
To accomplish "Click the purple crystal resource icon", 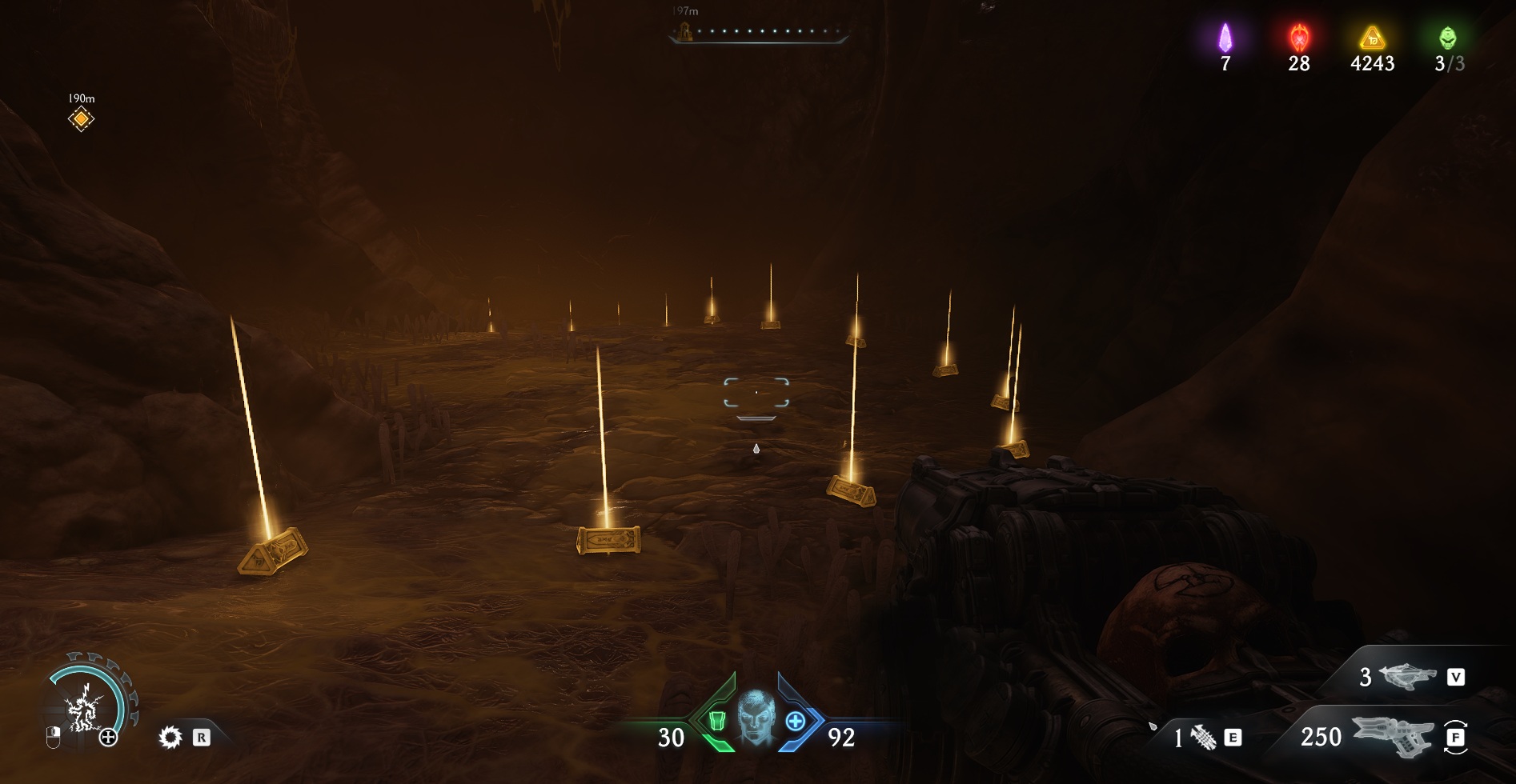I will pos(1225,38).
